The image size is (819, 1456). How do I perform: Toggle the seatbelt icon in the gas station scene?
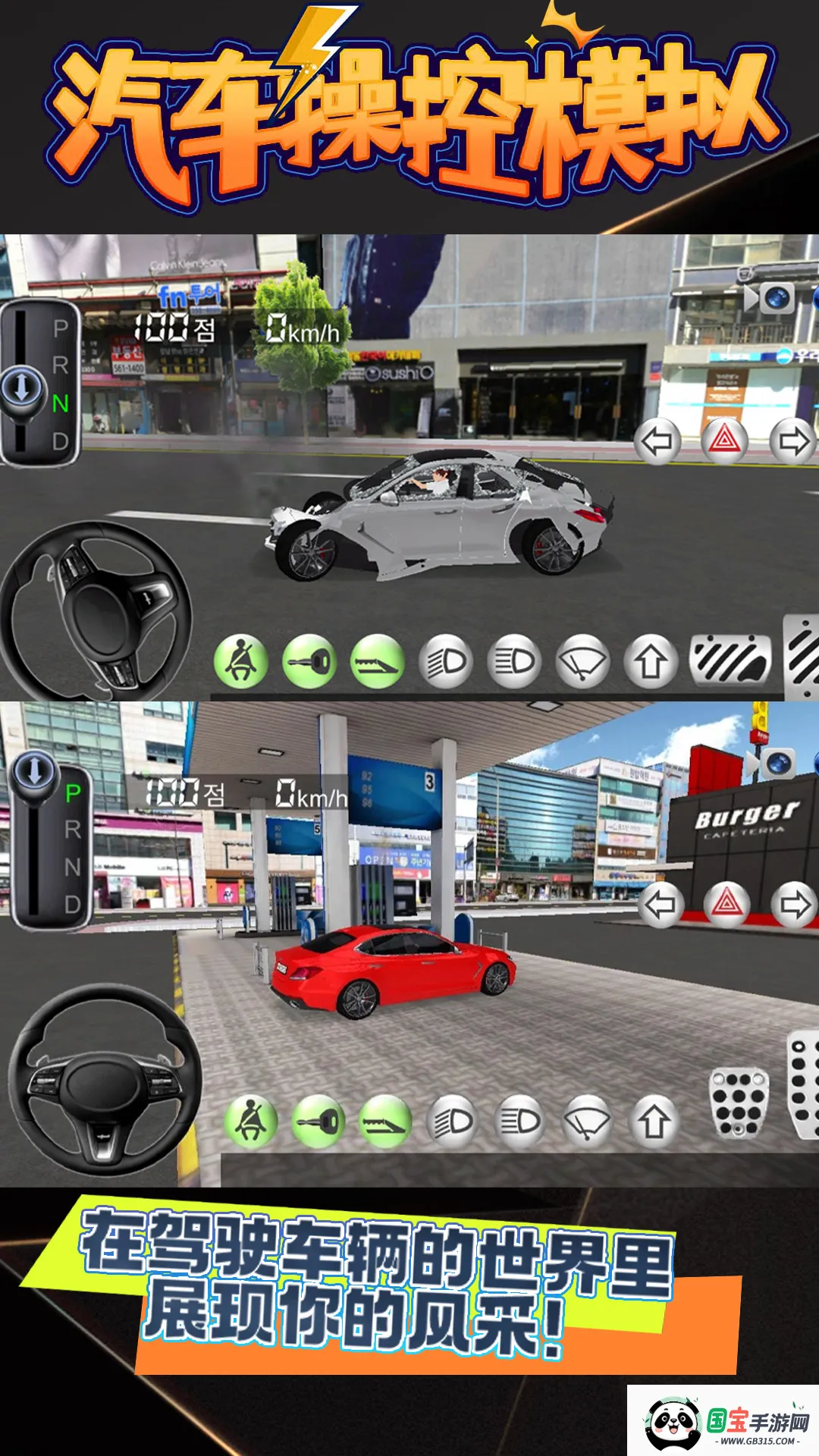pos(250,1122)
